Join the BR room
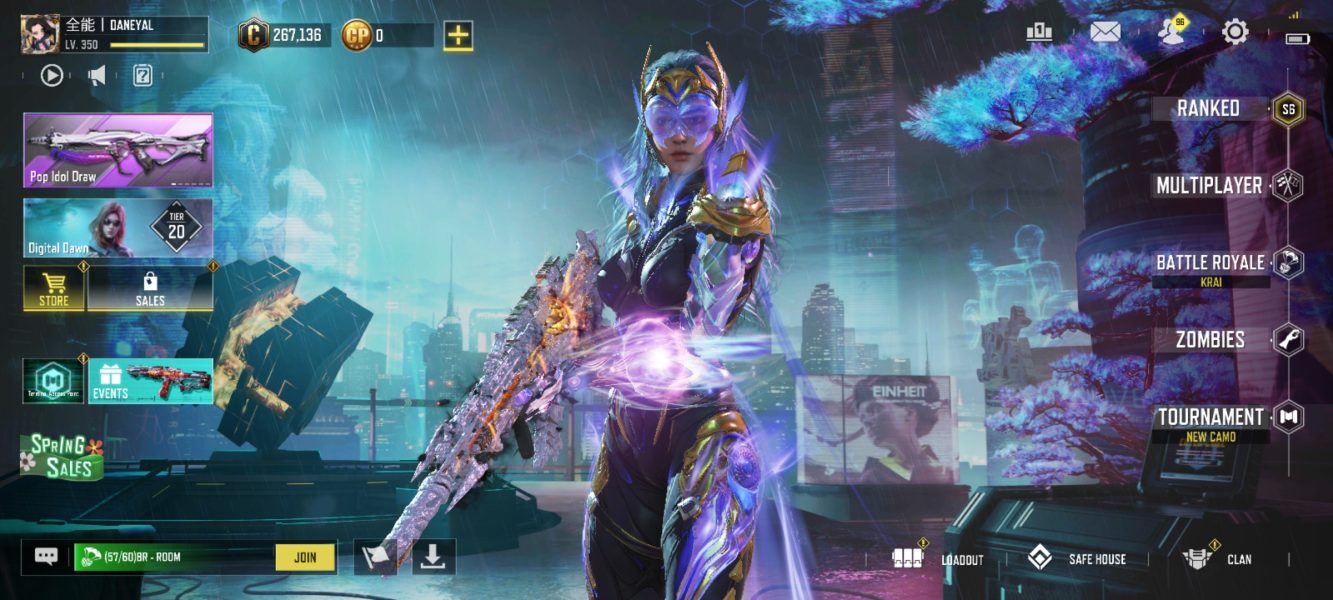1333x600 pixels. pyautogui.click(x=306, y=557)
